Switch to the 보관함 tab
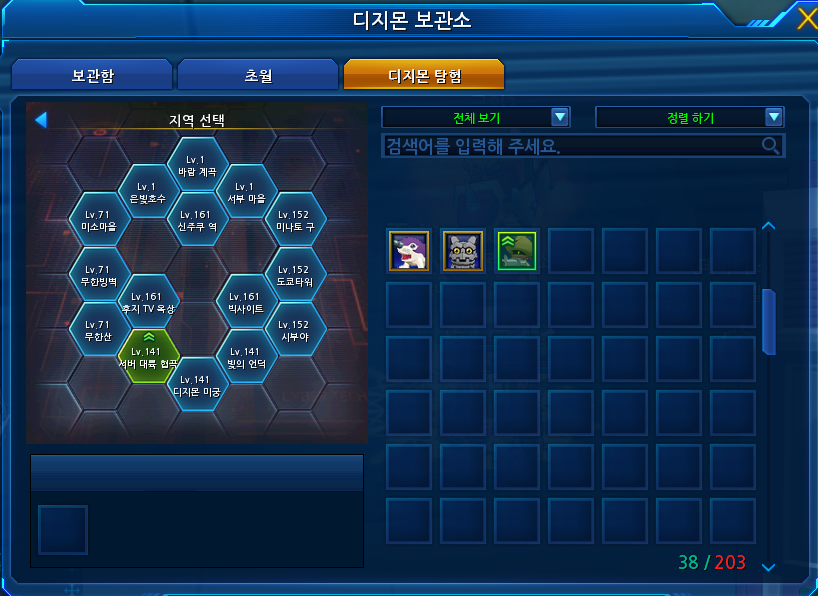The image size is (818, 596). [91, 75]
